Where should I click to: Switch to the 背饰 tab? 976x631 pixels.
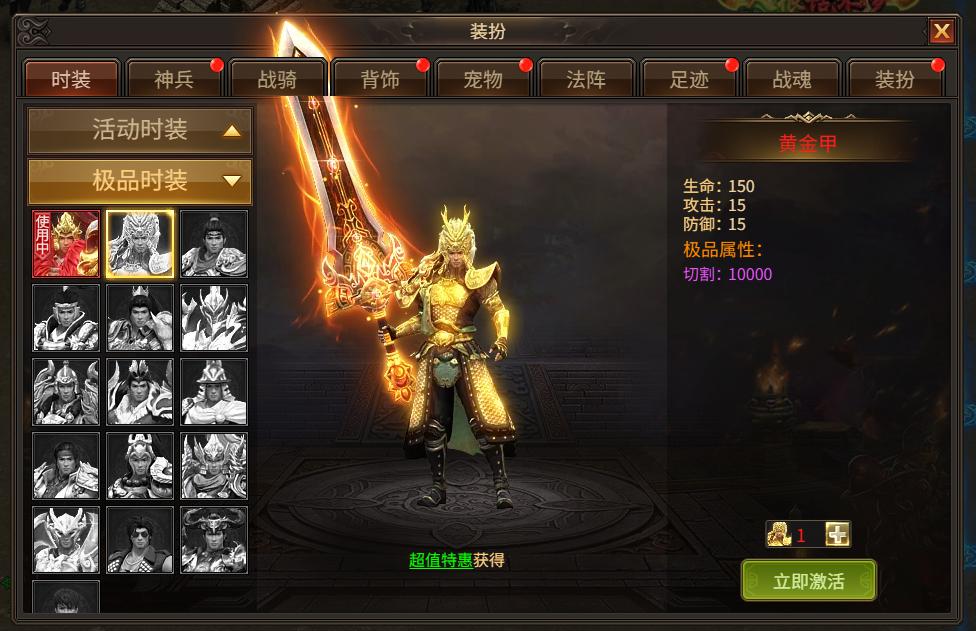pos(380,79)
